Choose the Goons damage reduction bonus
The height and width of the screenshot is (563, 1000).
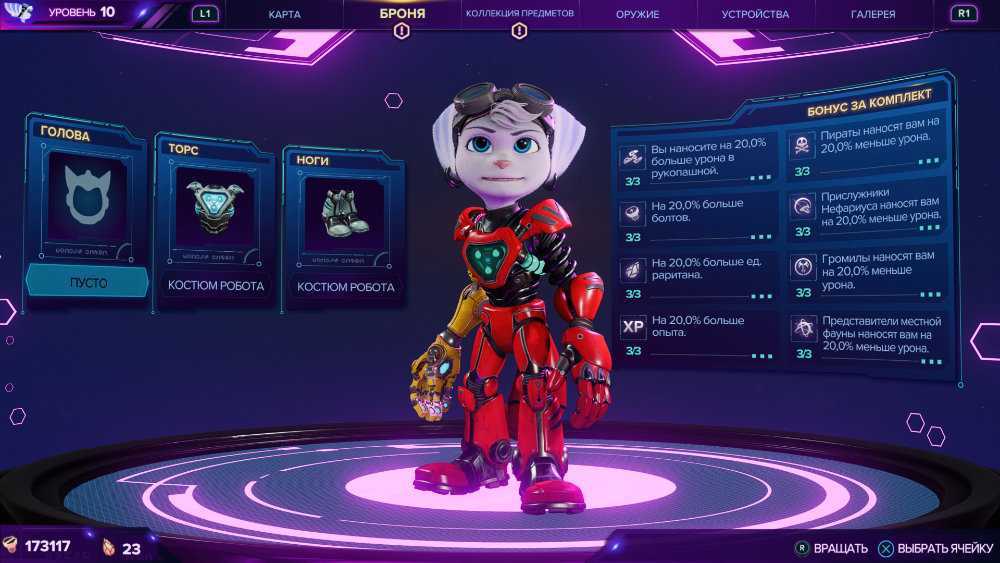click(866, 271)
